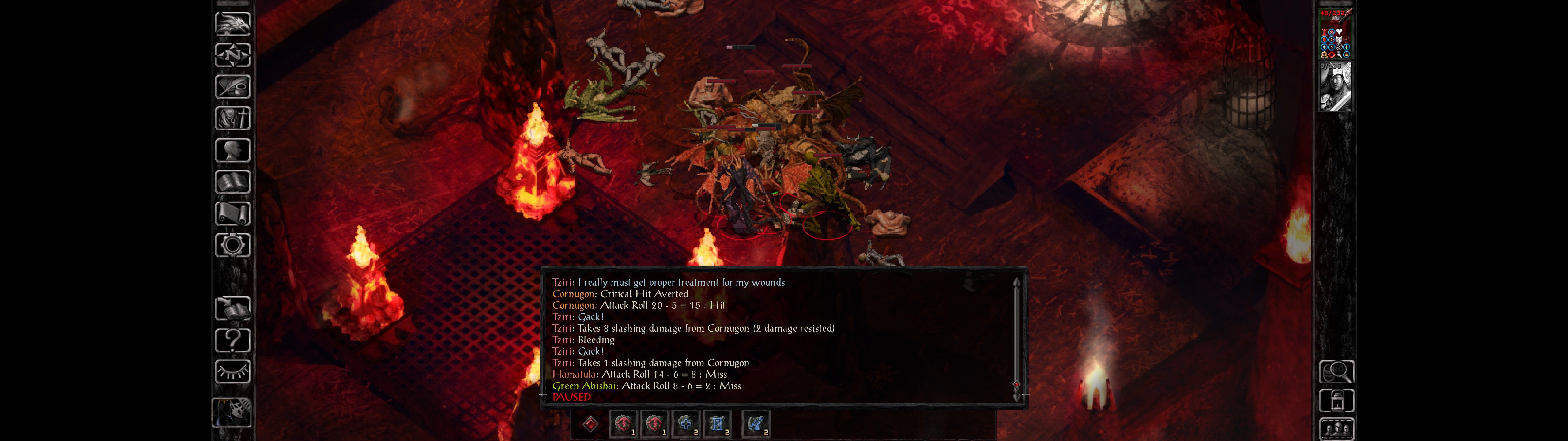1568x441 pixels.
Task: Show the character record head icon
Action: pyautogui.click(x=232, y=150)
